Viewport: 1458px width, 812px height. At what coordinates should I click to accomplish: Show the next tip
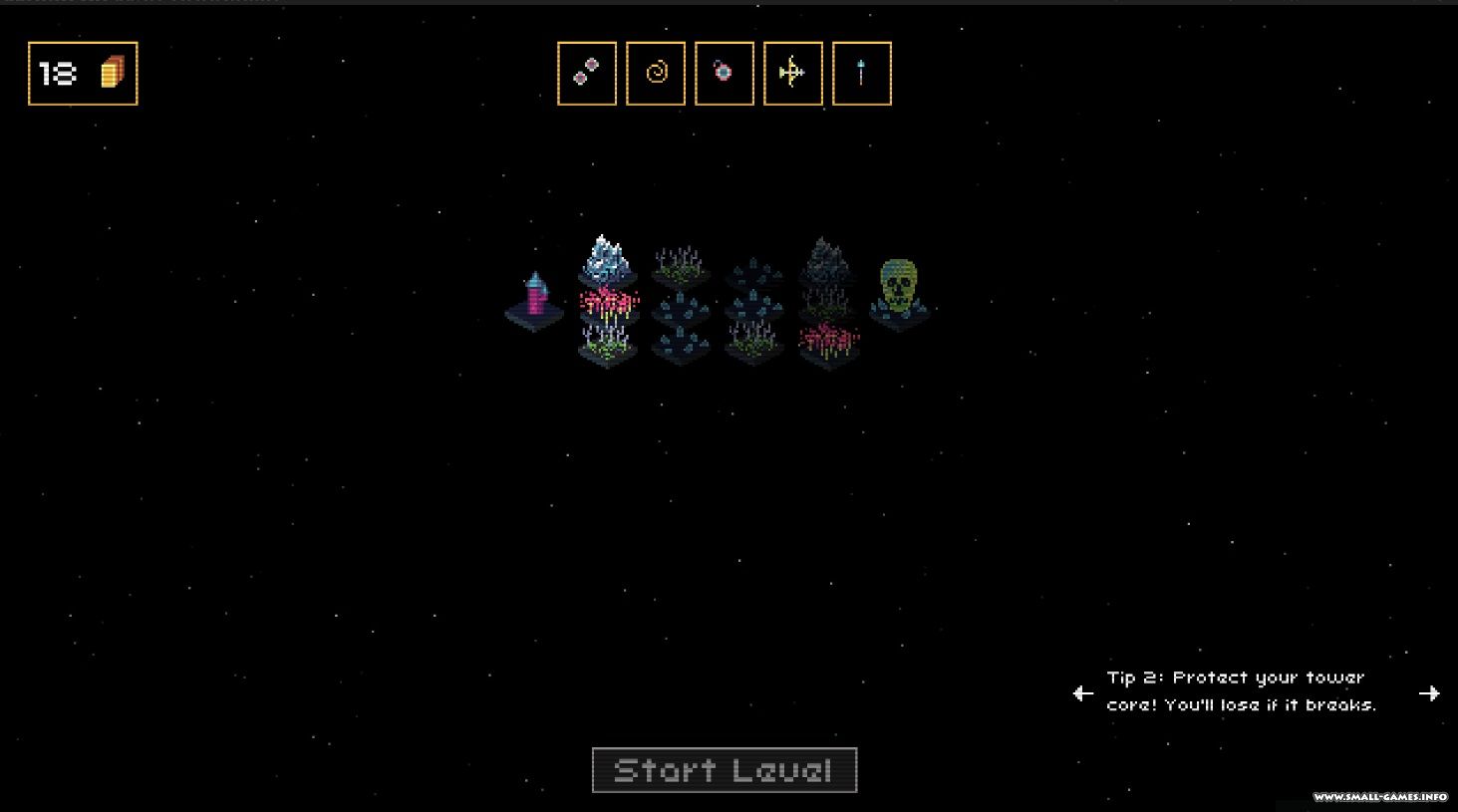[1429, 693]
